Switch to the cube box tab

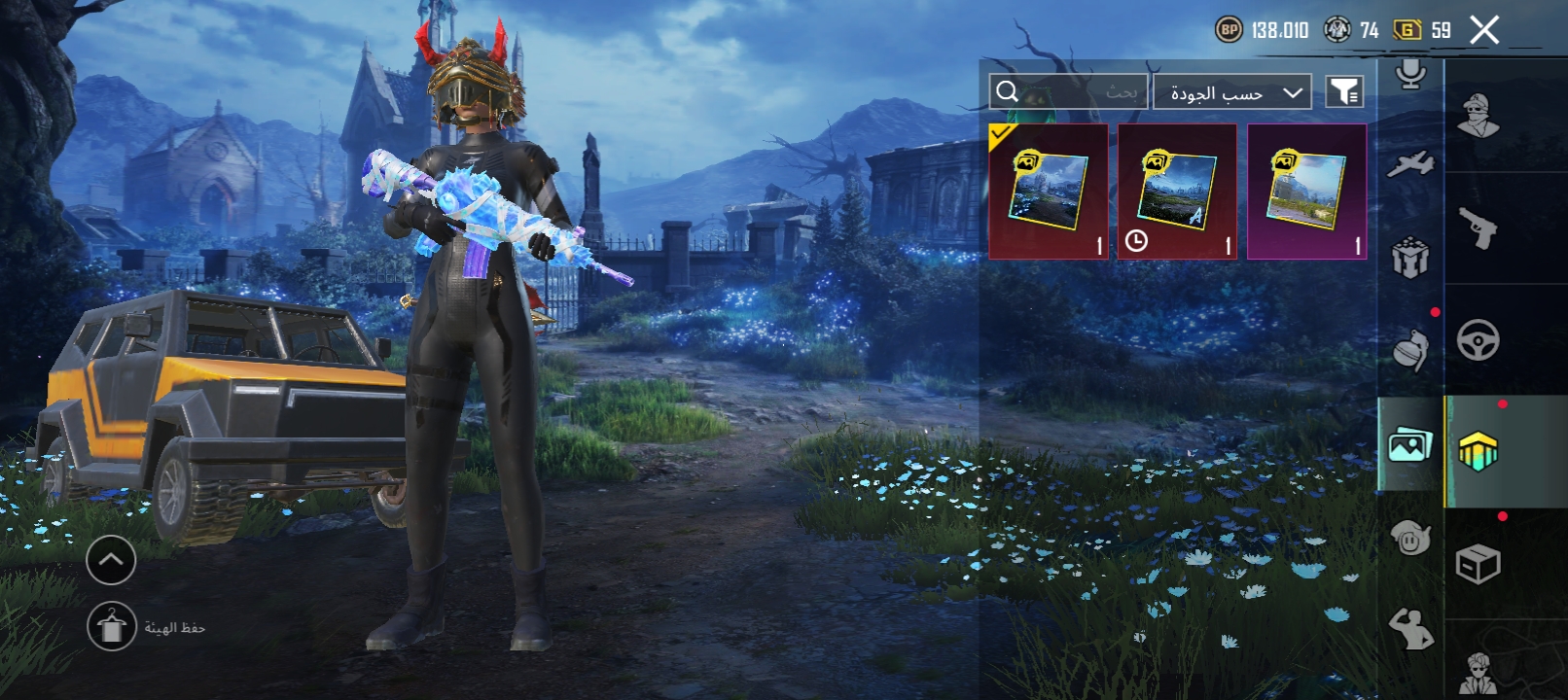[1478, 564]
